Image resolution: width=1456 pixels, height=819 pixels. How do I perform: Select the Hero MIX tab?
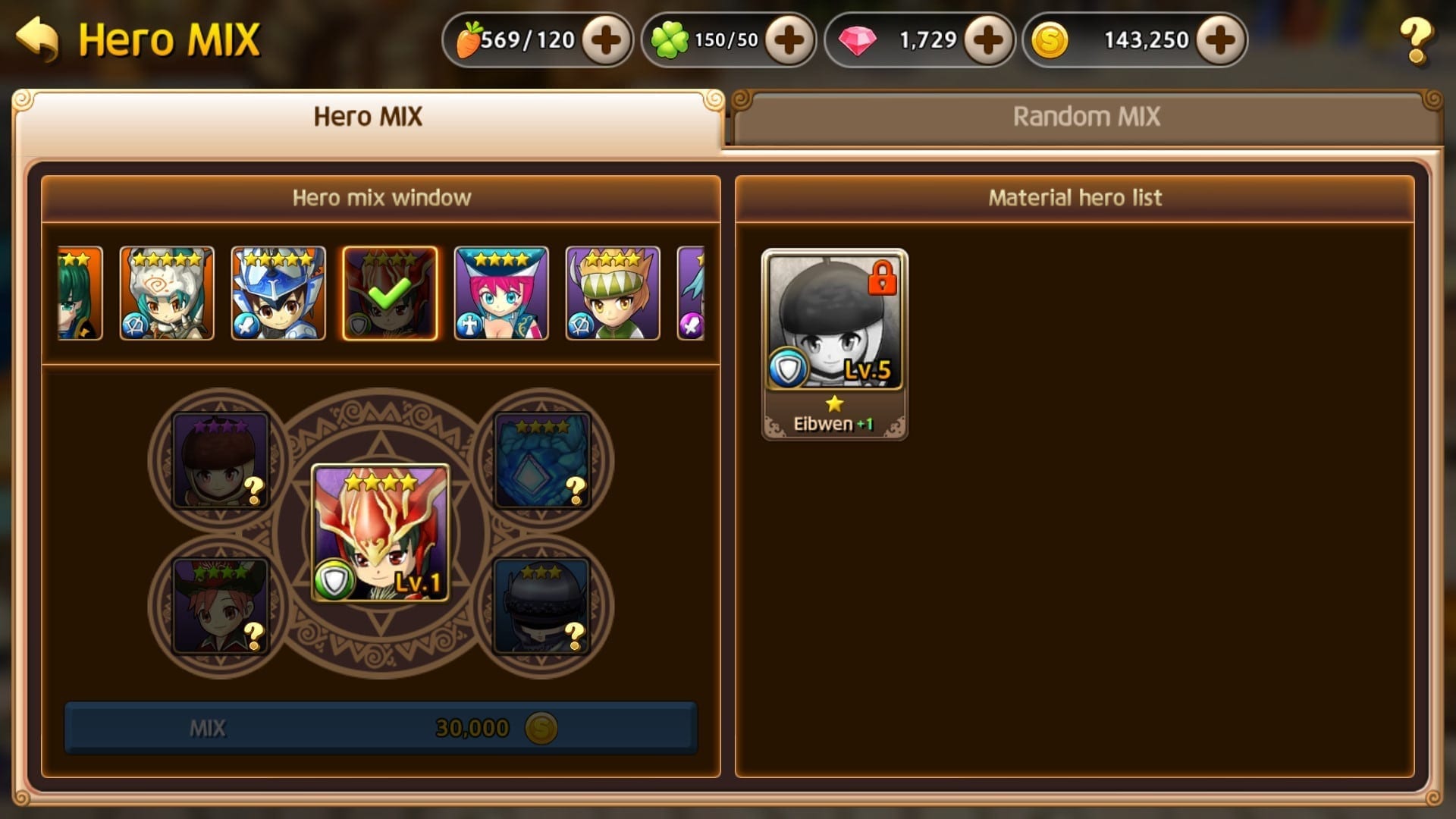(368, 117)
